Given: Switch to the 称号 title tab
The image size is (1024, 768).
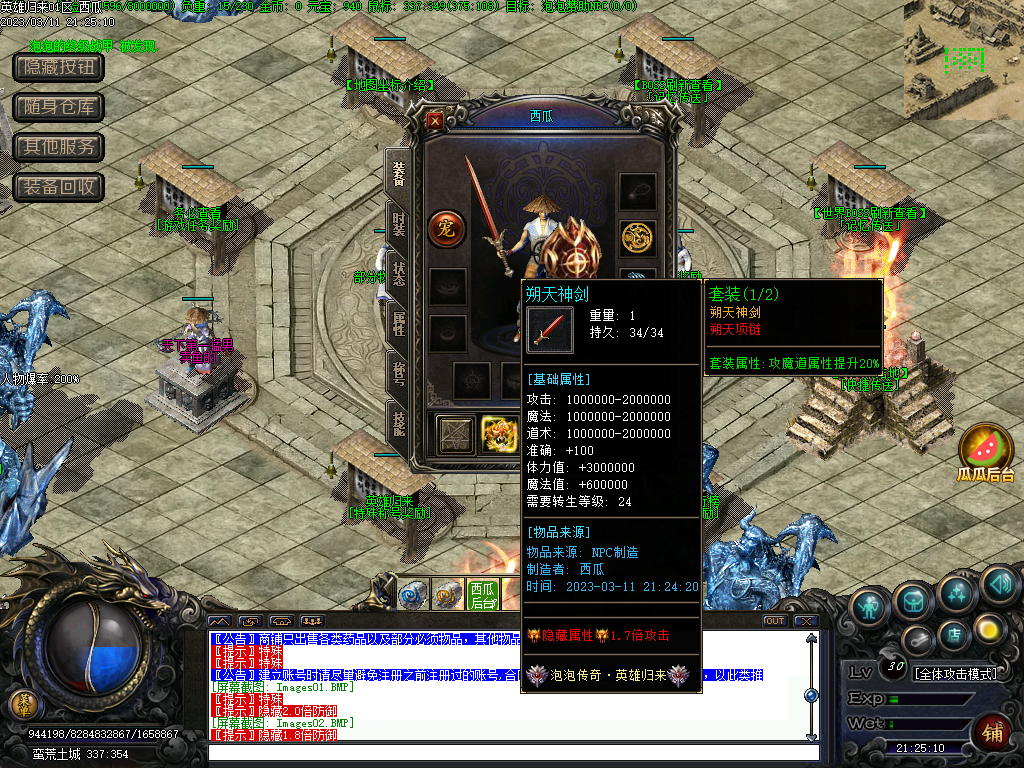Looking at the screenshot, I should [x=398, y=372].
